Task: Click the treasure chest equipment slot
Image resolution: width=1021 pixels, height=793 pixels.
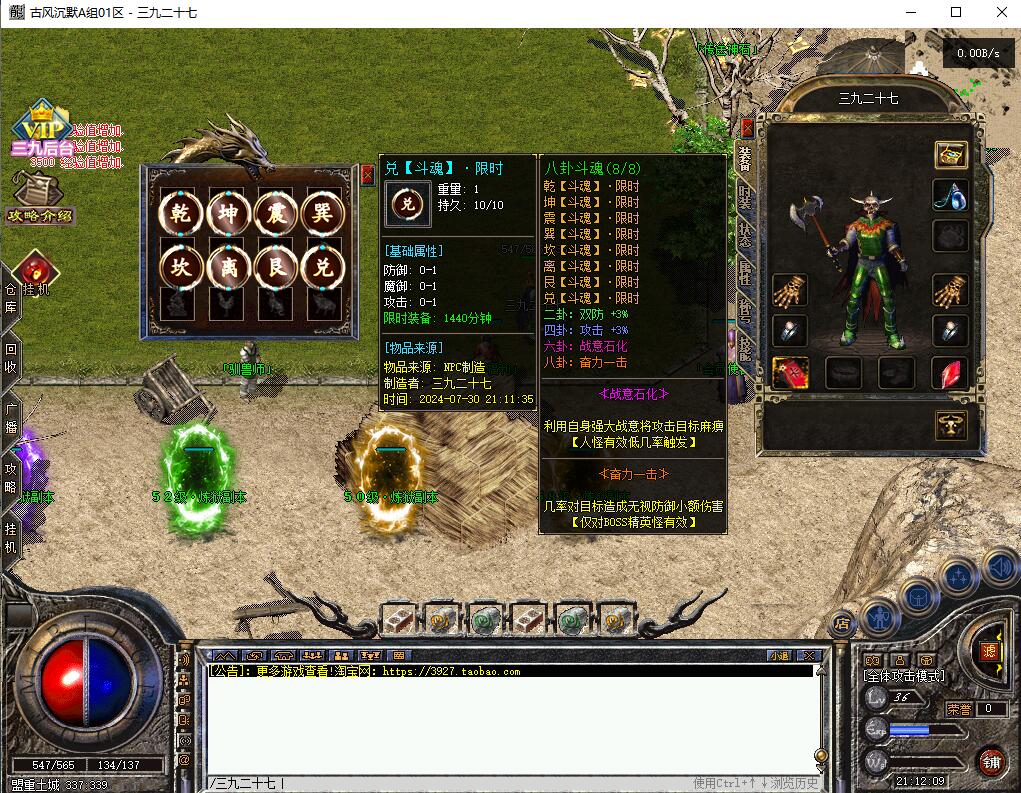Action: (950, 155)
